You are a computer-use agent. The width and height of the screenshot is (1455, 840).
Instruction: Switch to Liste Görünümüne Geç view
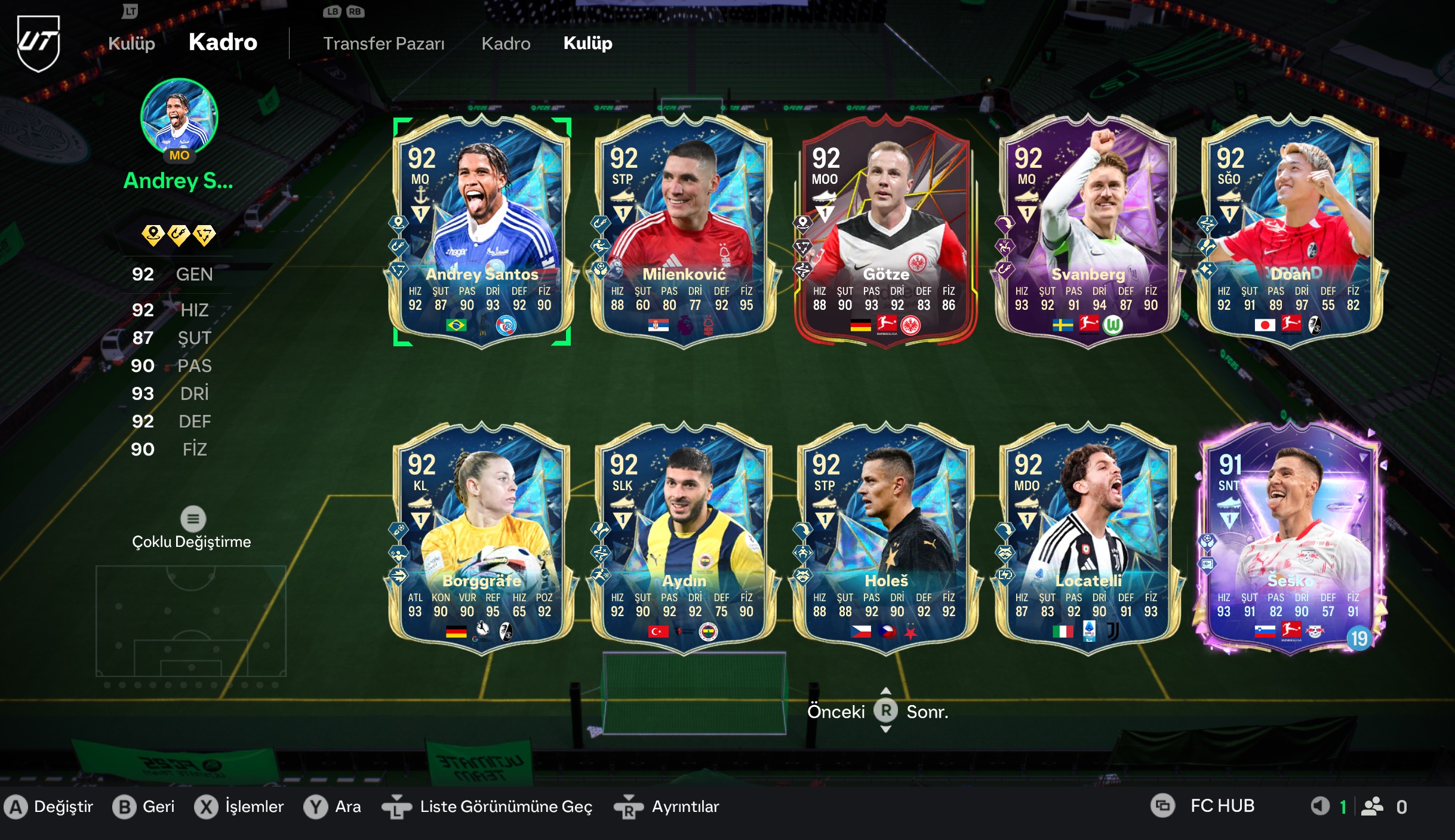(x=505, y=807)
